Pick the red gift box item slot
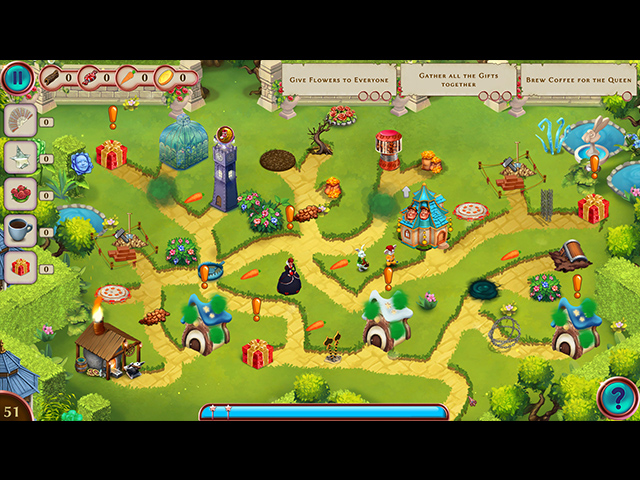Image resolution: width=640 pixels, height=480 pixels. pyautogui.click(x=20, y=266)
